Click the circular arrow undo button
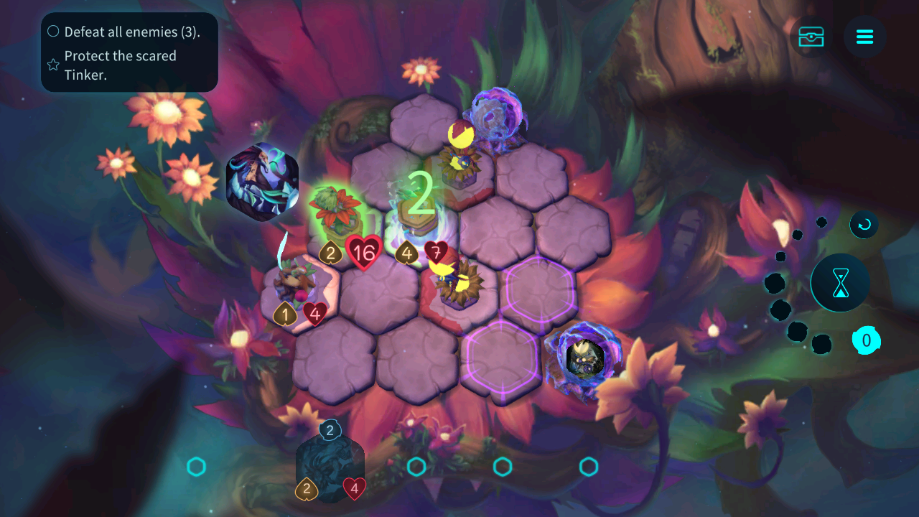Image resolution: width=919 pixels, height=517 pixels. click(864, 224)
